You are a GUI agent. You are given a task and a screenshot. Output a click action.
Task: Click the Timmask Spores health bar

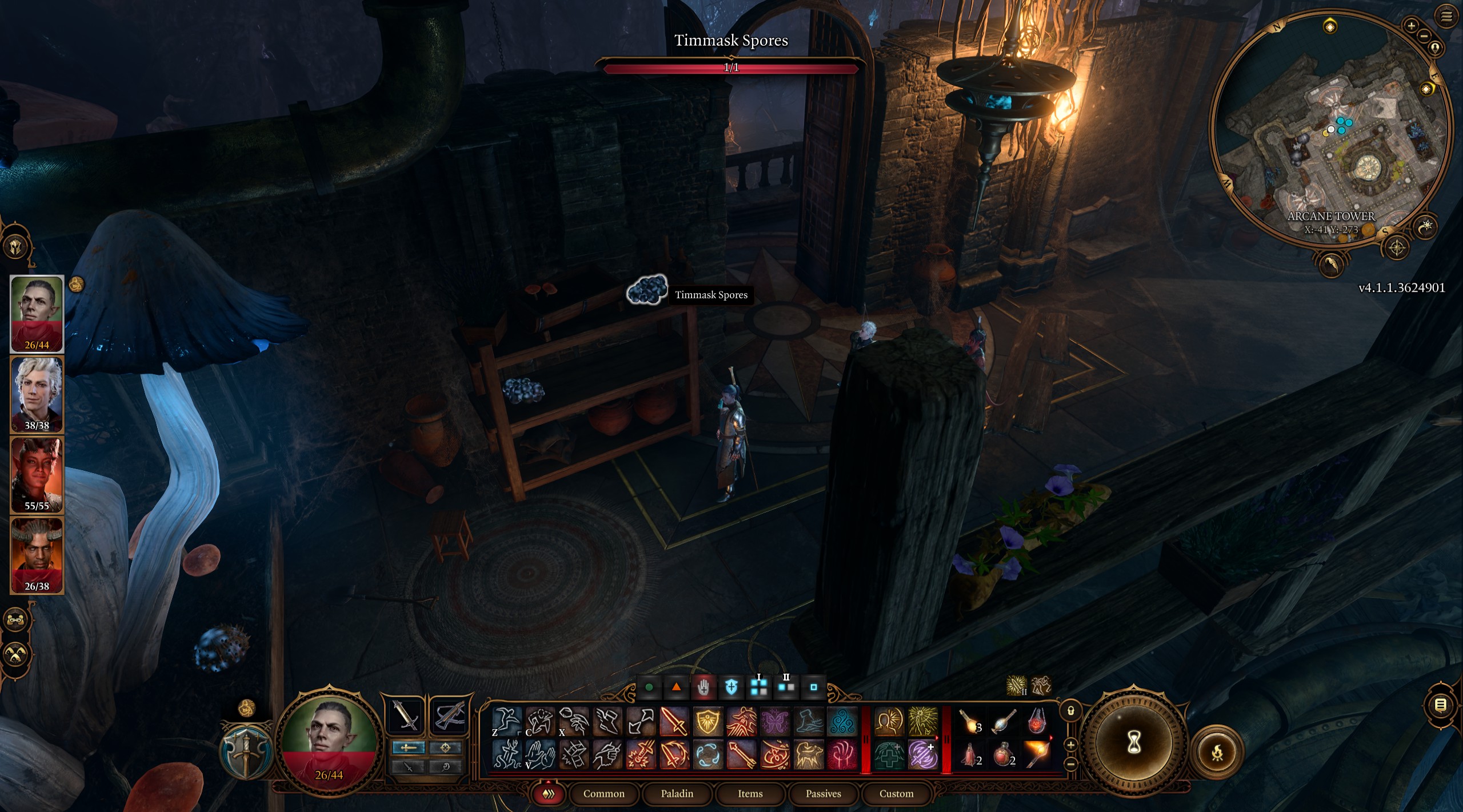coord(730,68)
